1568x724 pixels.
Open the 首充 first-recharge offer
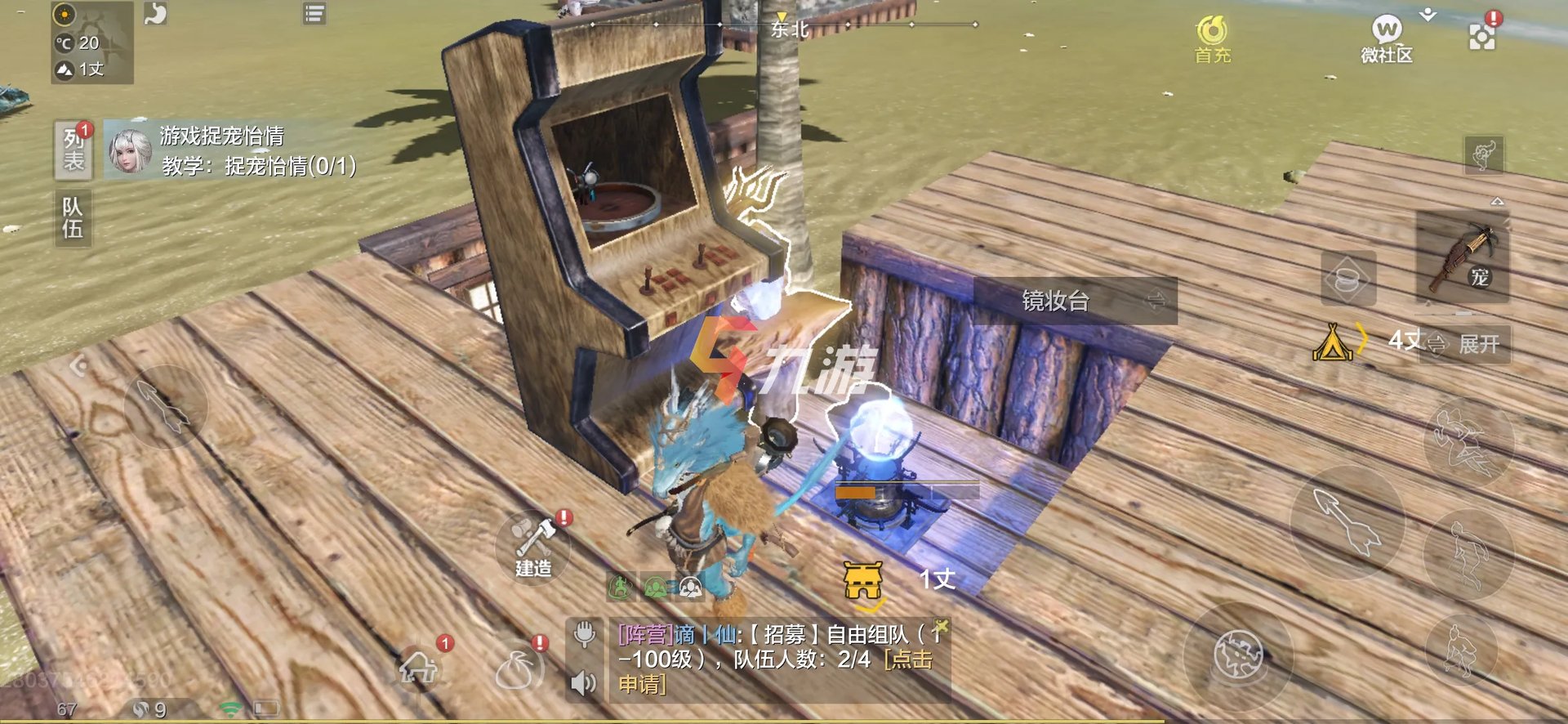(1212, 39)
